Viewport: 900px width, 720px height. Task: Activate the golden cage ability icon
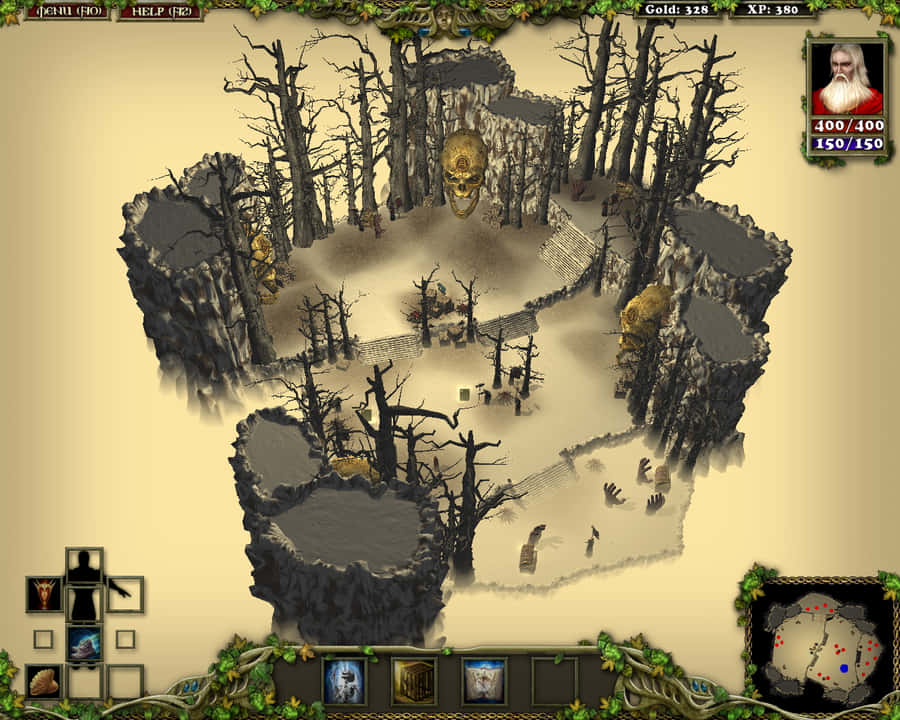413,681
